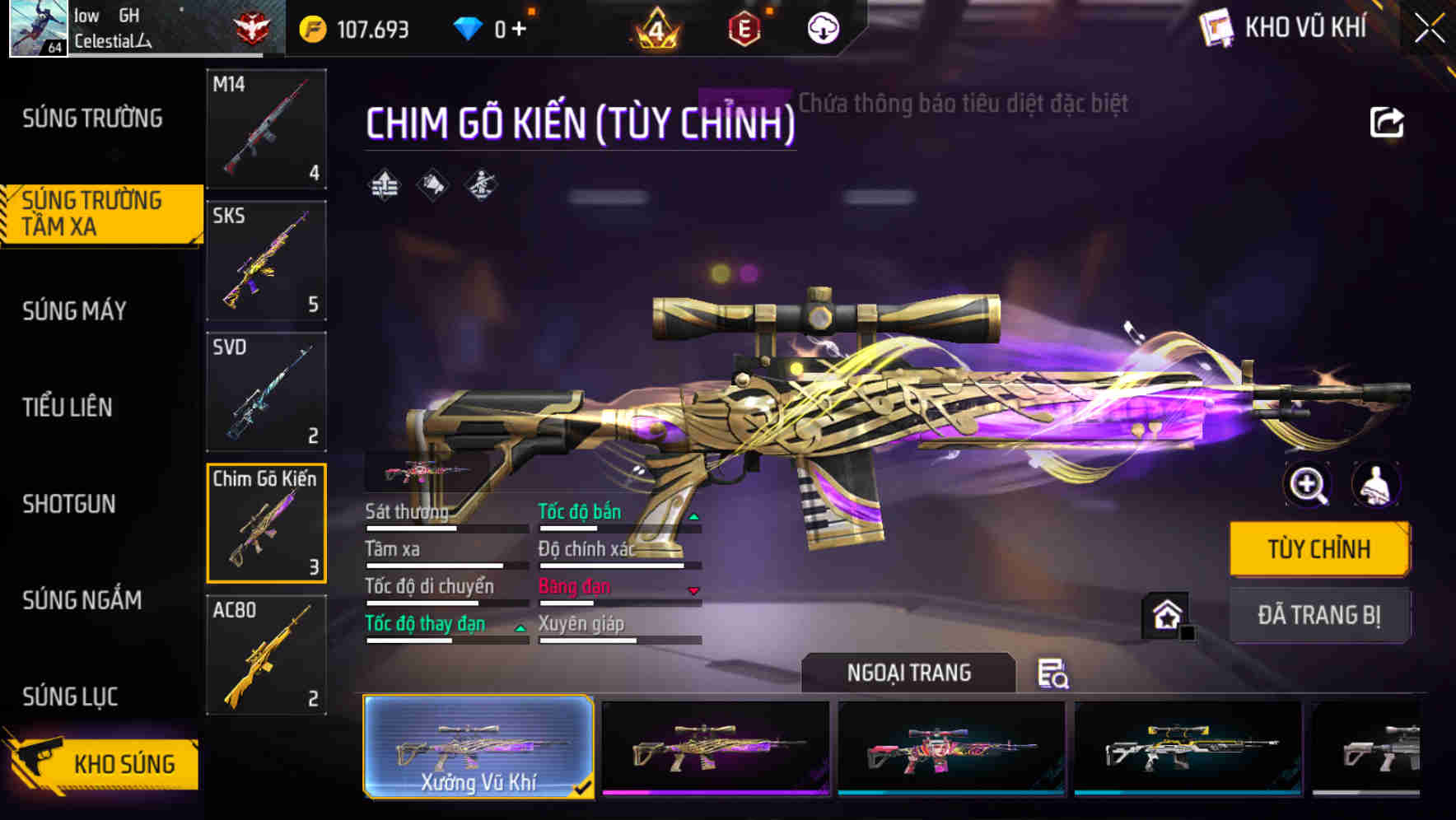Click the Đã Trang Bị button

tap(1319, 615)
